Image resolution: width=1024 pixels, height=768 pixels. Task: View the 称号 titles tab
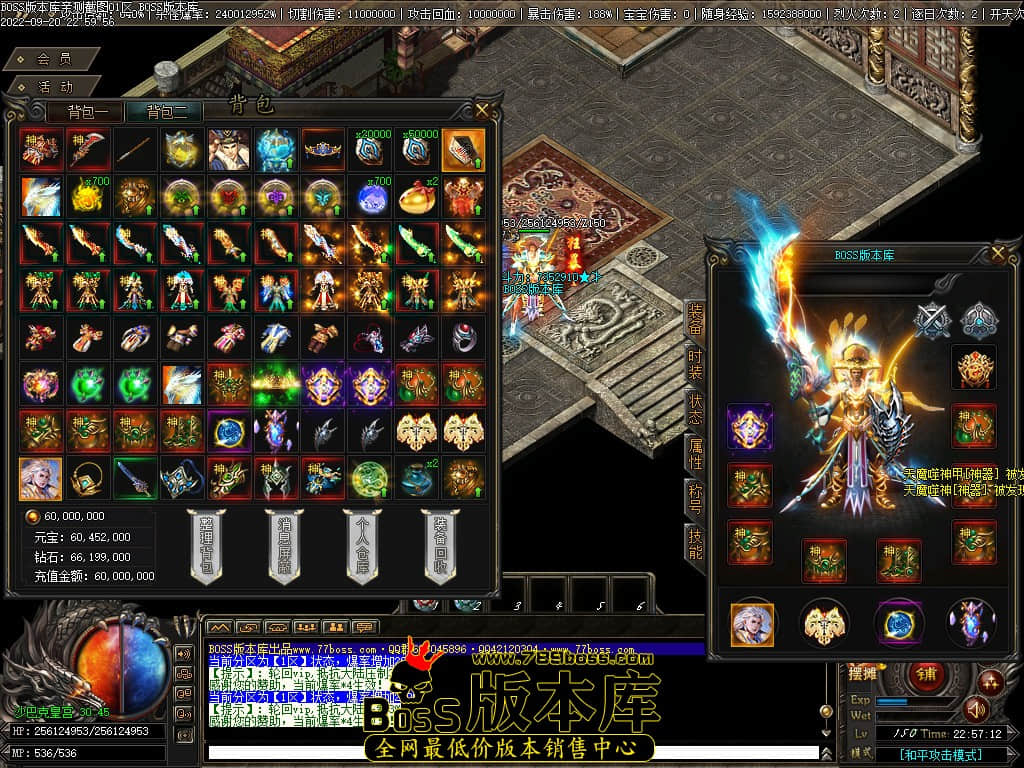pyautogui.click(x=695, y=499)
